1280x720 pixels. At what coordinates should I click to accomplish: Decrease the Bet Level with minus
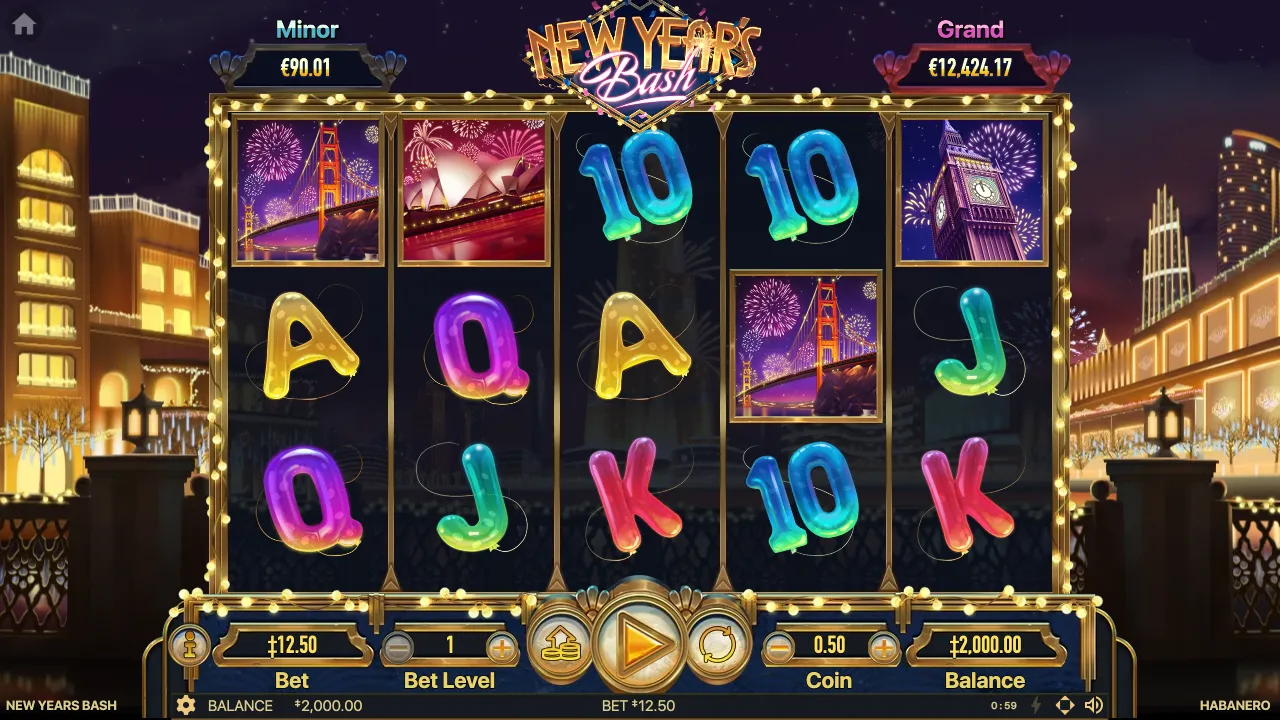pyautogui.click(x=397, y=648)
